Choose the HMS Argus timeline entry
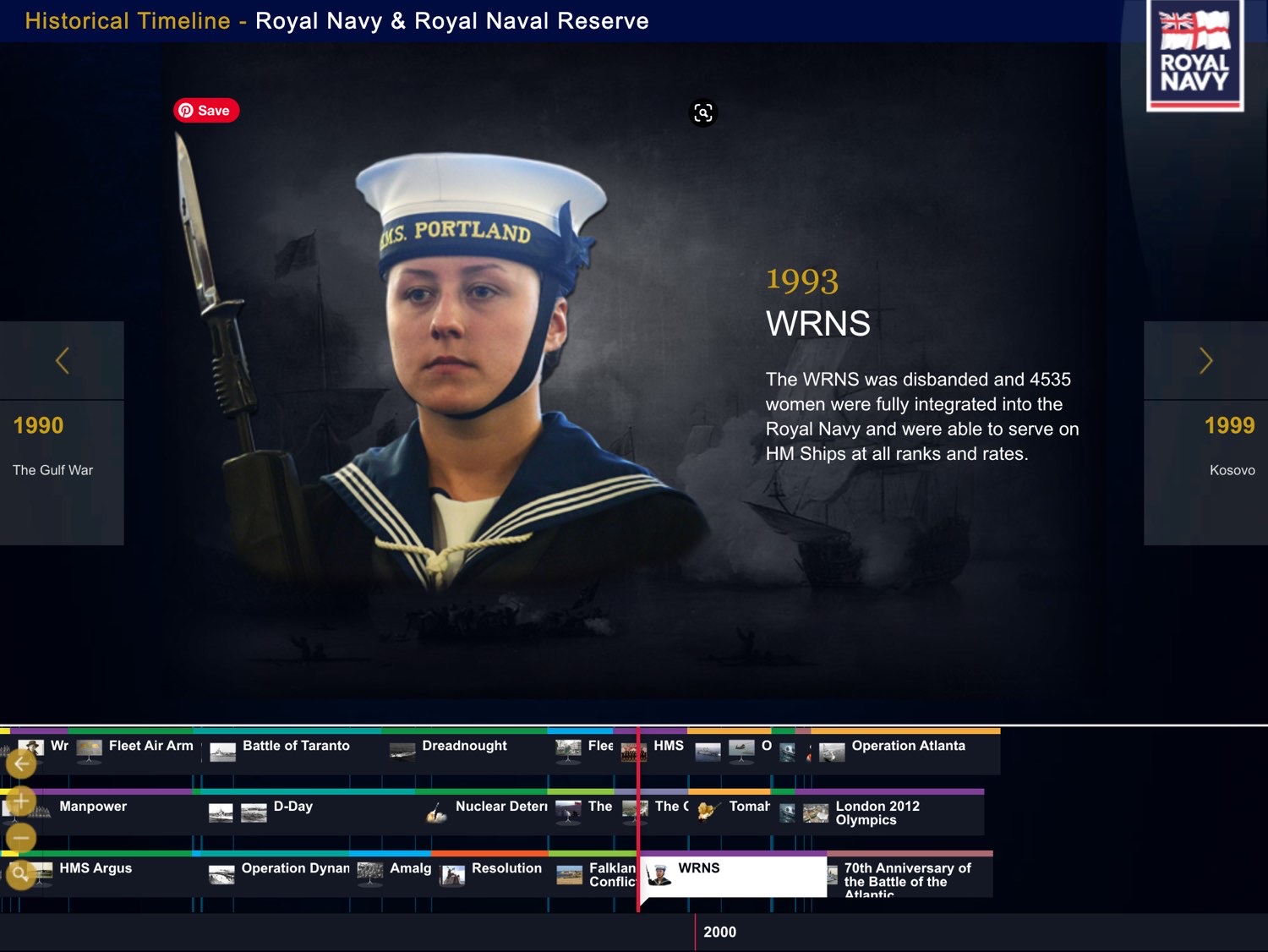1268x952 pixels. click(95, 869)
